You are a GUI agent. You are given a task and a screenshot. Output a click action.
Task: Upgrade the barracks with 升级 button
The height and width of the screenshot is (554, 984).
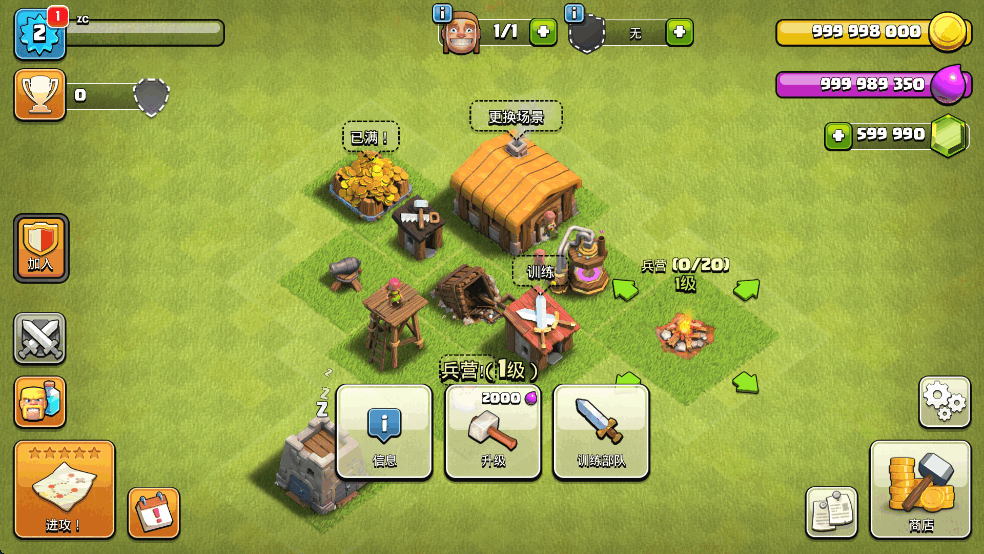coord(493,432)
